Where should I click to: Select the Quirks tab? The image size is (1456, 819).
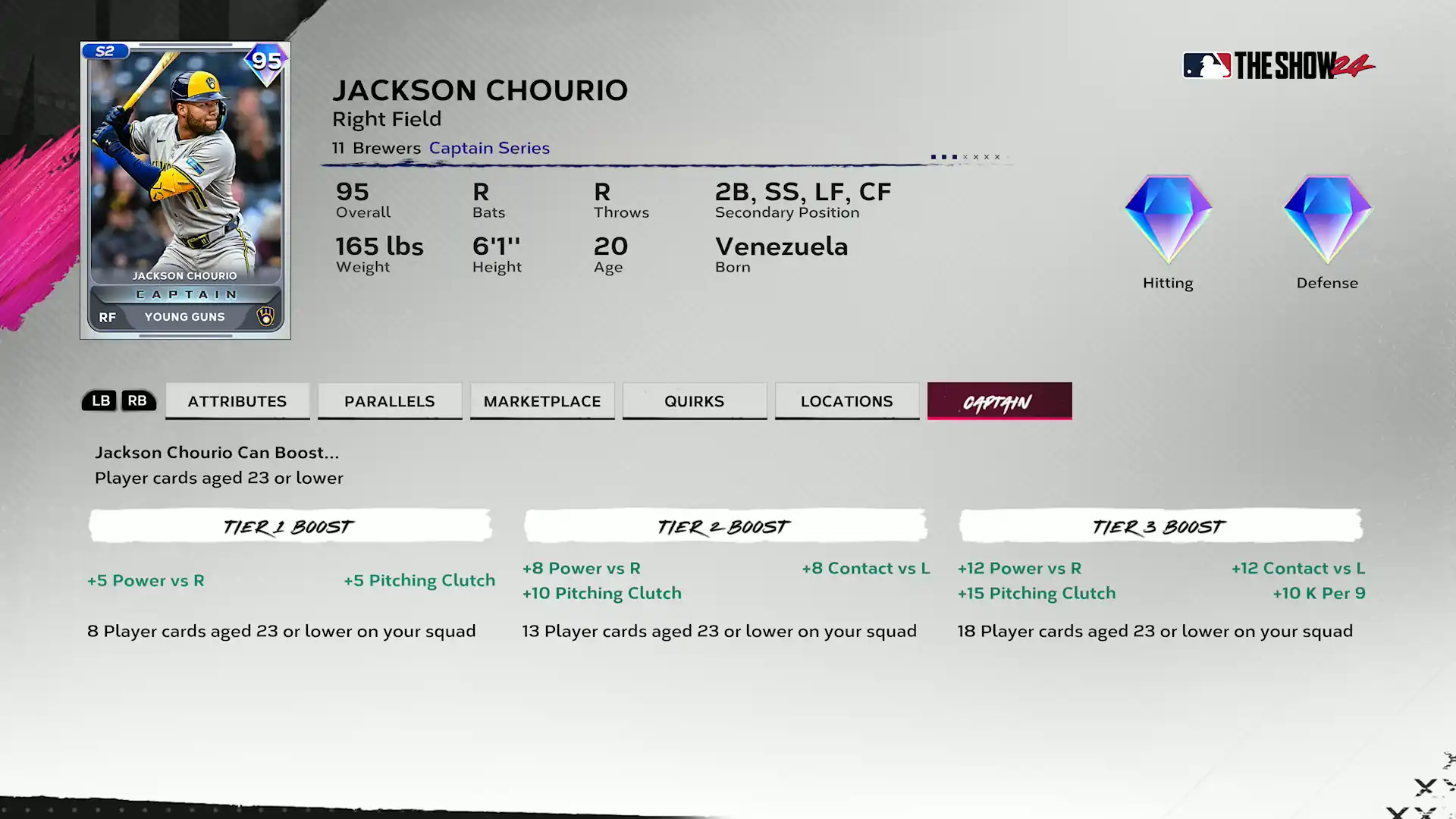695,401
